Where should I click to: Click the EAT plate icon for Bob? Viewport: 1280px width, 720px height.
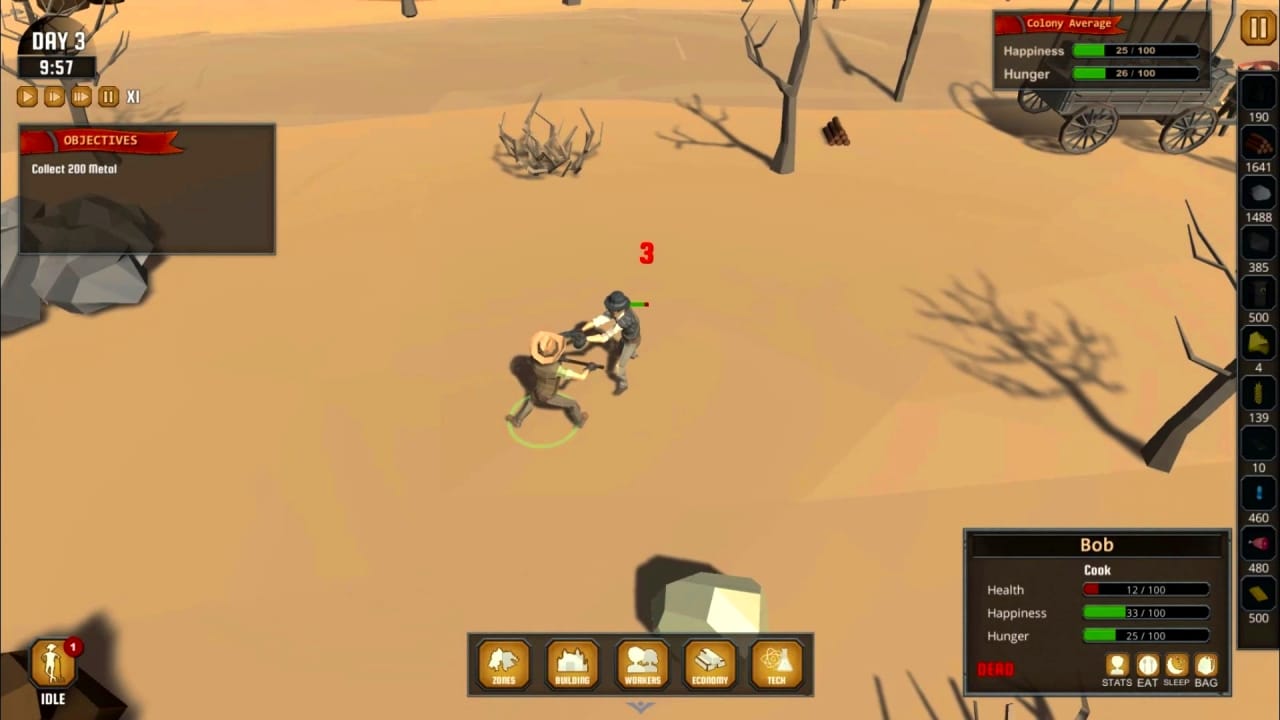click(1146, 666)
